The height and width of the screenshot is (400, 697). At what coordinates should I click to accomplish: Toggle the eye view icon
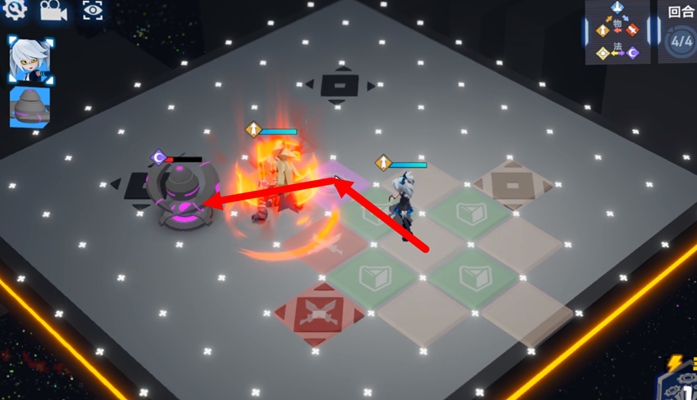pyautogui.click(x=91, y=11)
